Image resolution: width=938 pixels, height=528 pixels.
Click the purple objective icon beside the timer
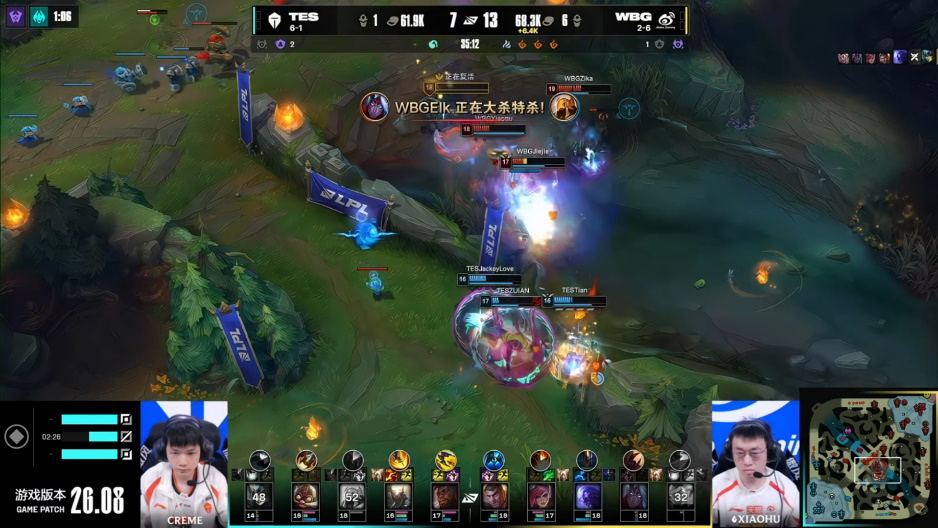click(16, 16)
